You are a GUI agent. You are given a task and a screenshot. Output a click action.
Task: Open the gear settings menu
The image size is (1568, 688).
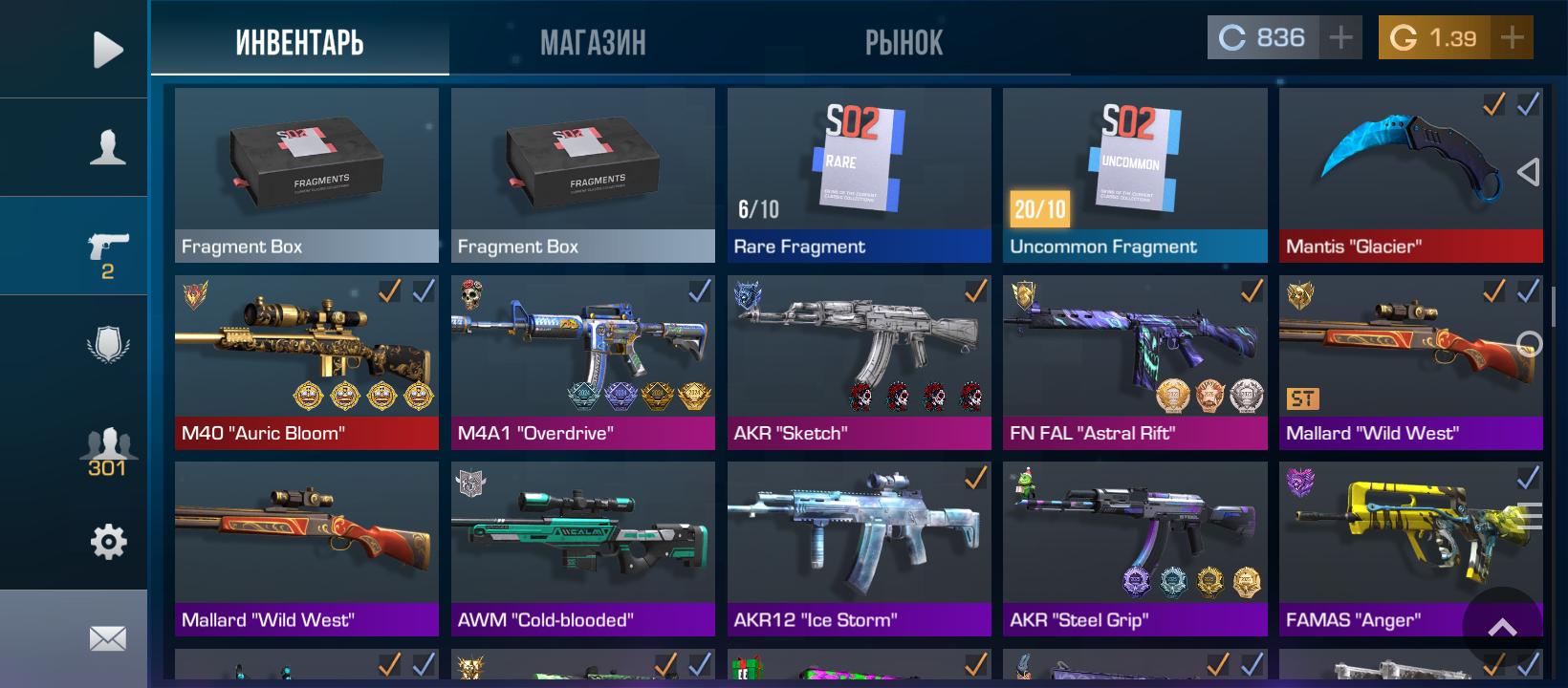pyautogui.click(x=107, y=542)
